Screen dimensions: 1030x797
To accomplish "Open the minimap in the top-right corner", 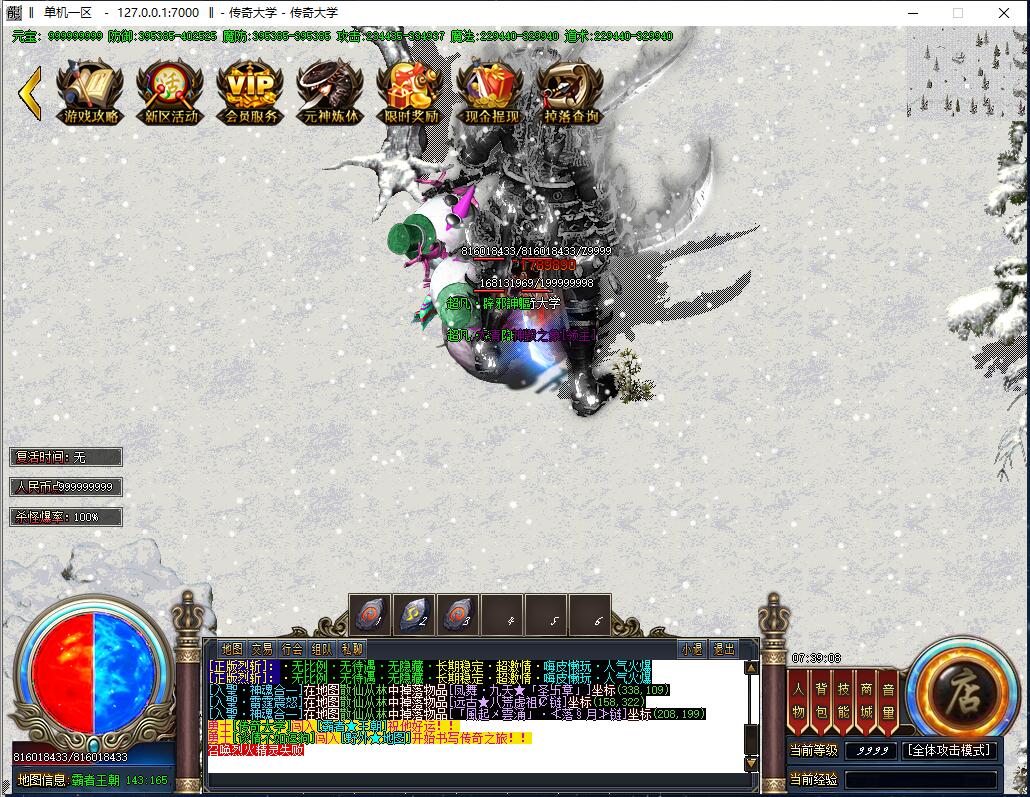I will tap(966, 58).
